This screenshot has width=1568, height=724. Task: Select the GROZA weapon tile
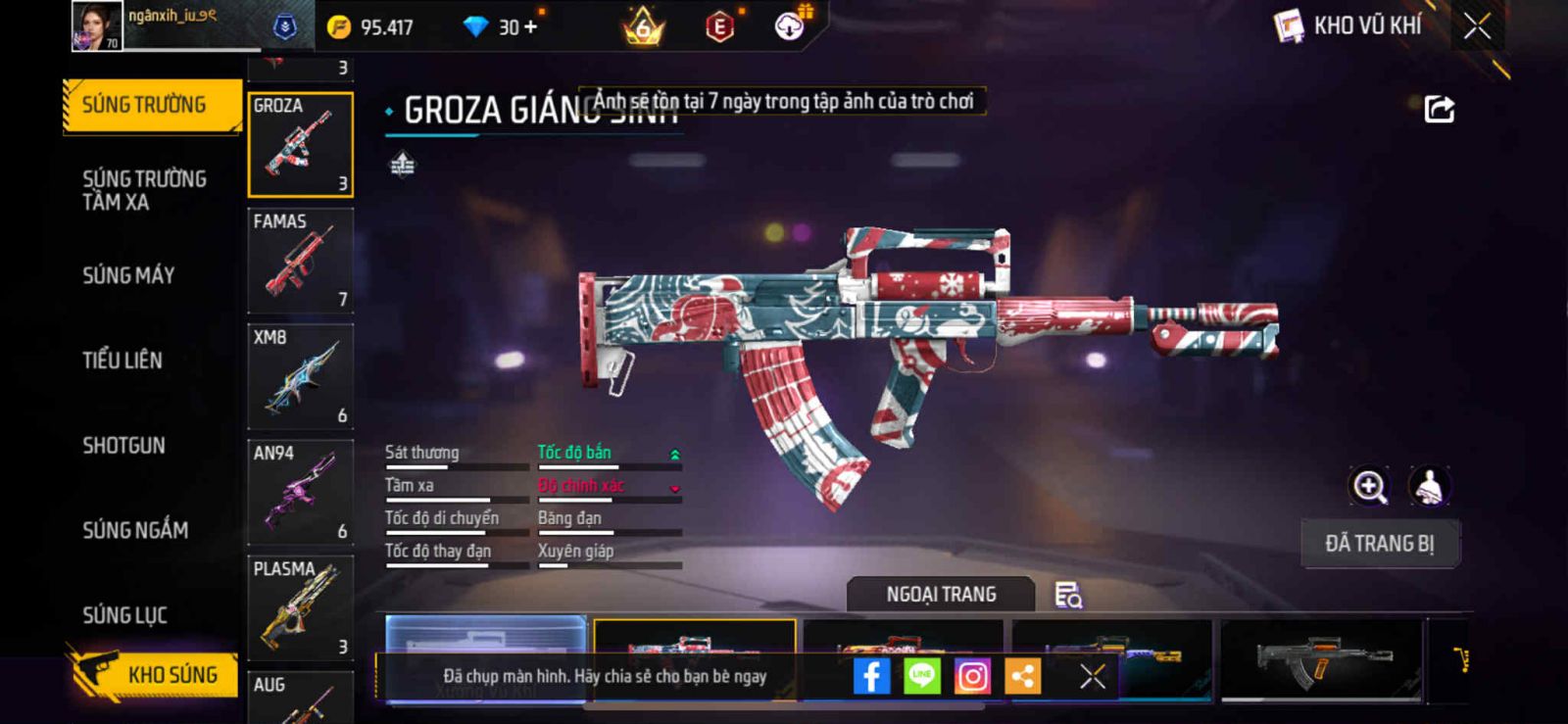point(300,145)
